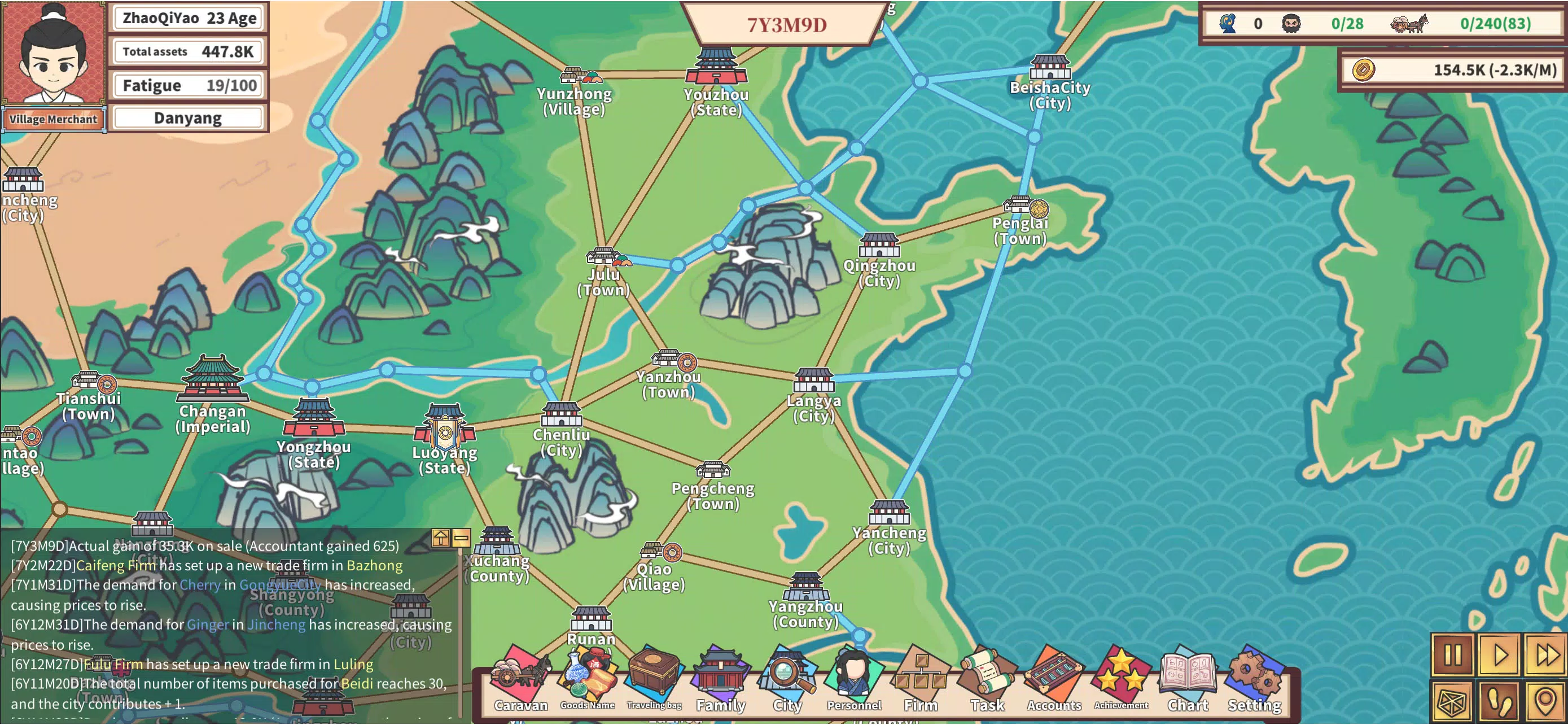
Task: Open the City information panel
Action: pos(787,676)
